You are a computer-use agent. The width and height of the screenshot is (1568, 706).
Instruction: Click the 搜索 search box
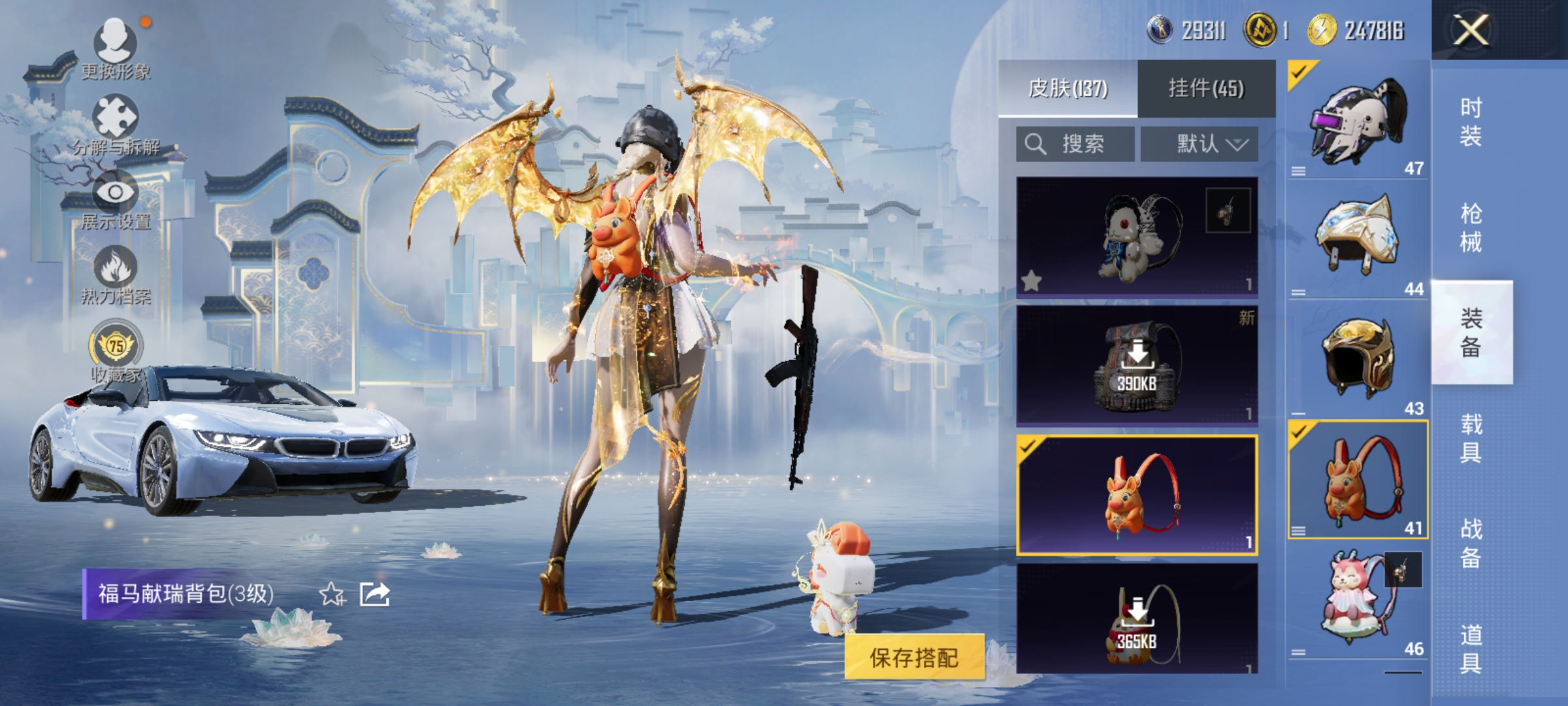(x=1075, y=144)
